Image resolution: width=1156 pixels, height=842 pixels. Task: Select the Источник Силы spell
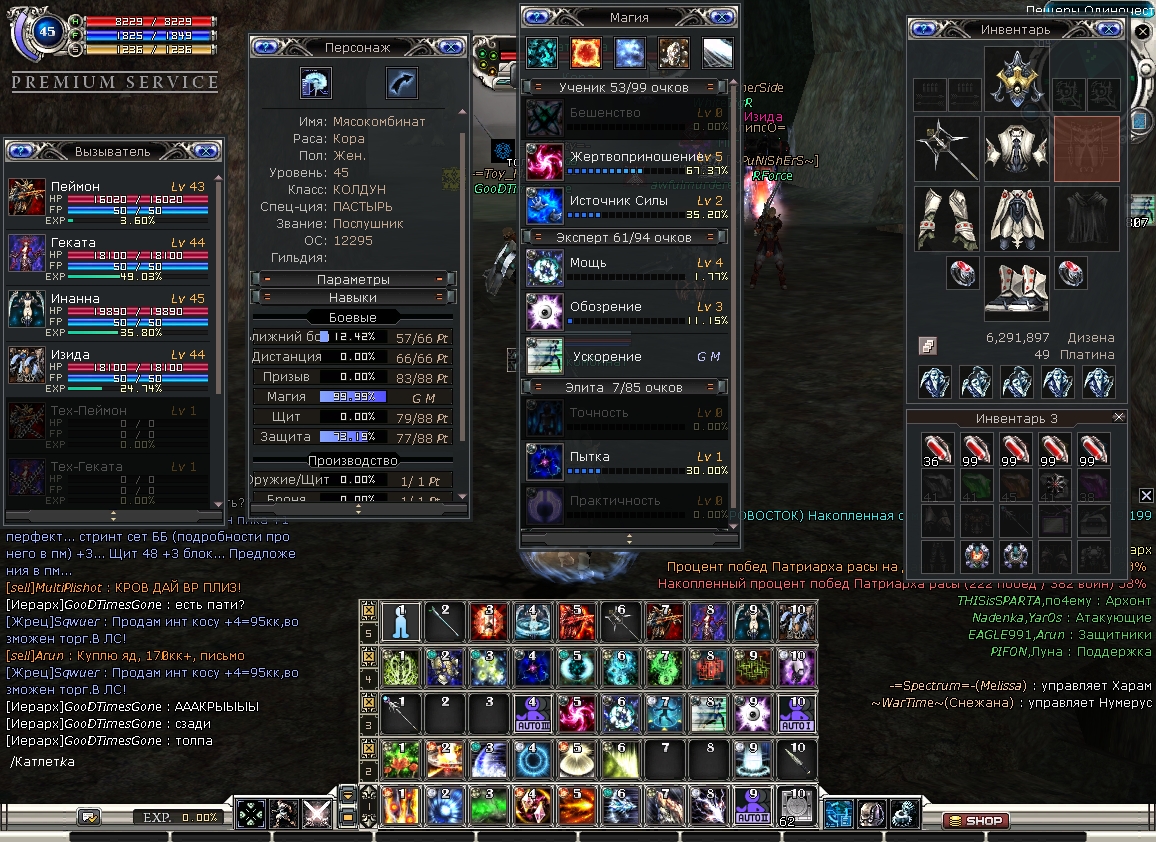545,205
